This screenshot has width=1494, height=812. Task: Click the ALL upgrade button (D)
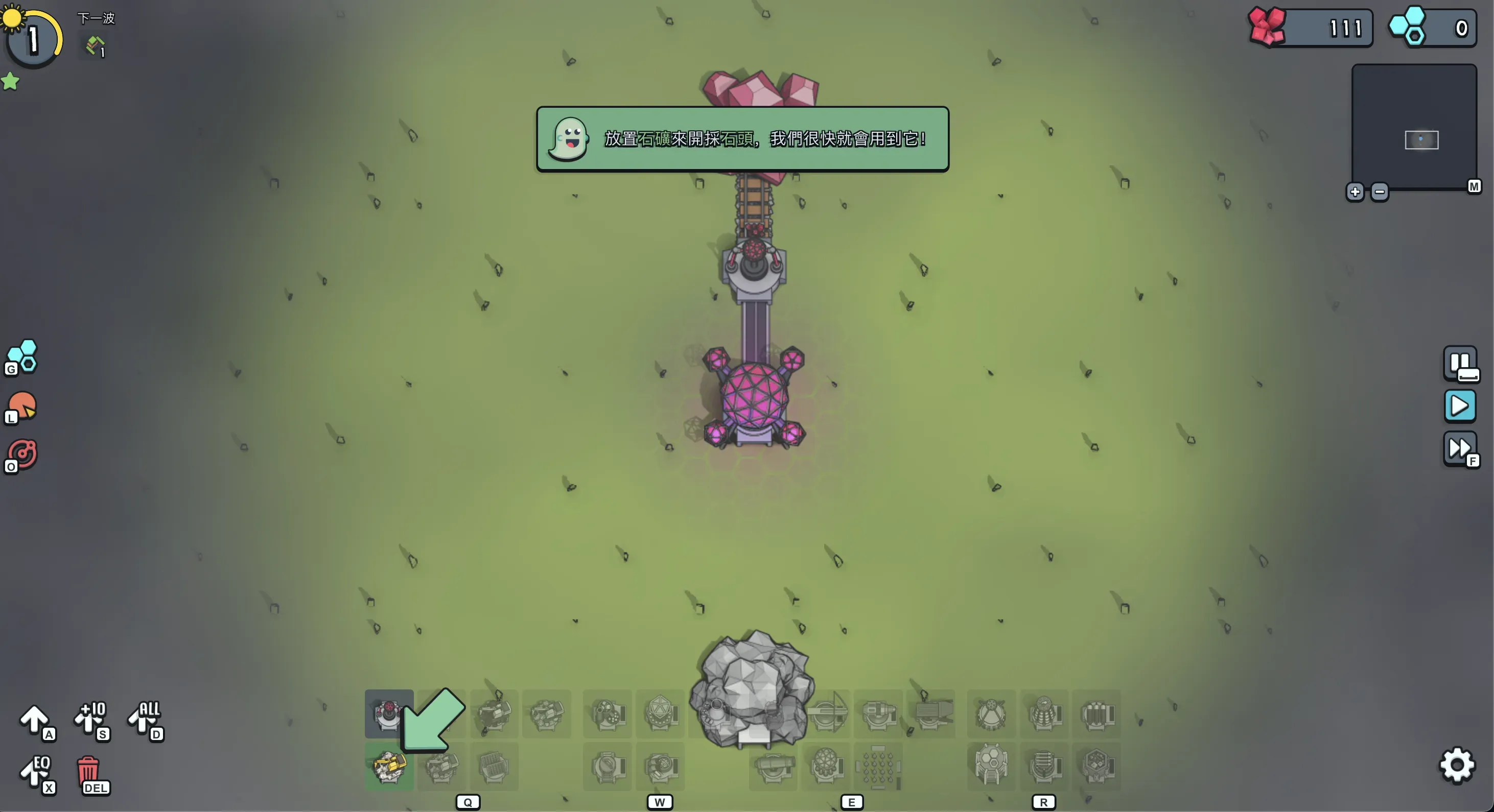click(145, 721)
